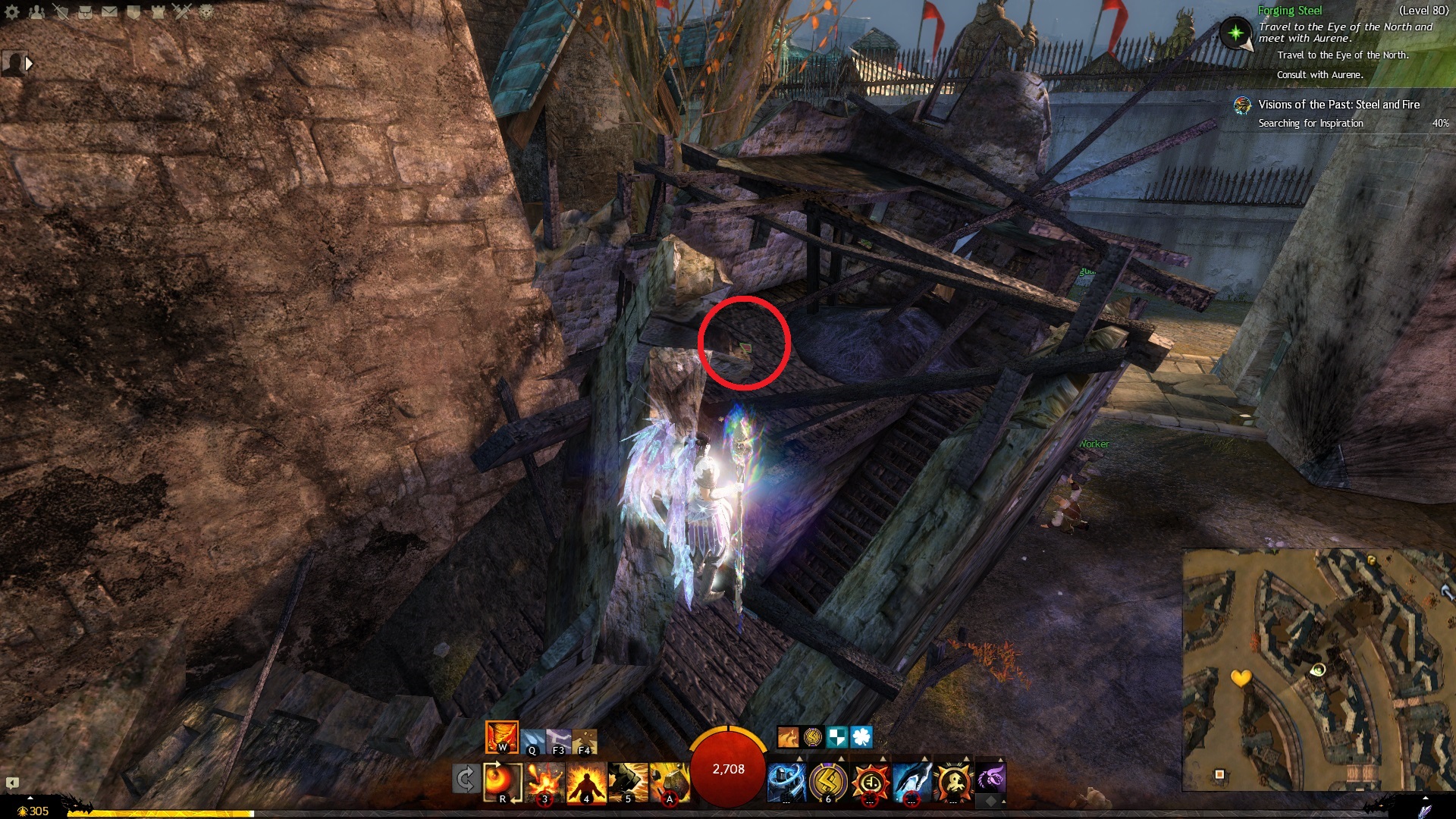Open the contacts and LFG panel icon

pos(36,12)
